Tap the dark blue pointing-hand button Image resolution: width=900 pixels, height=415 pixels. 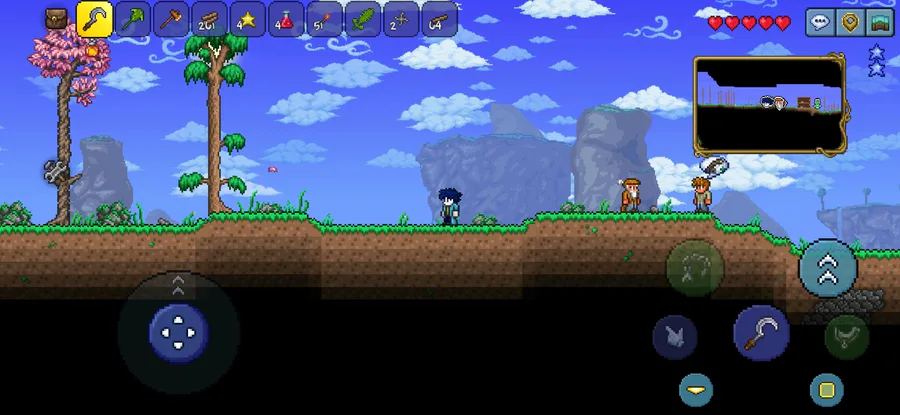(x=675, y=337)
